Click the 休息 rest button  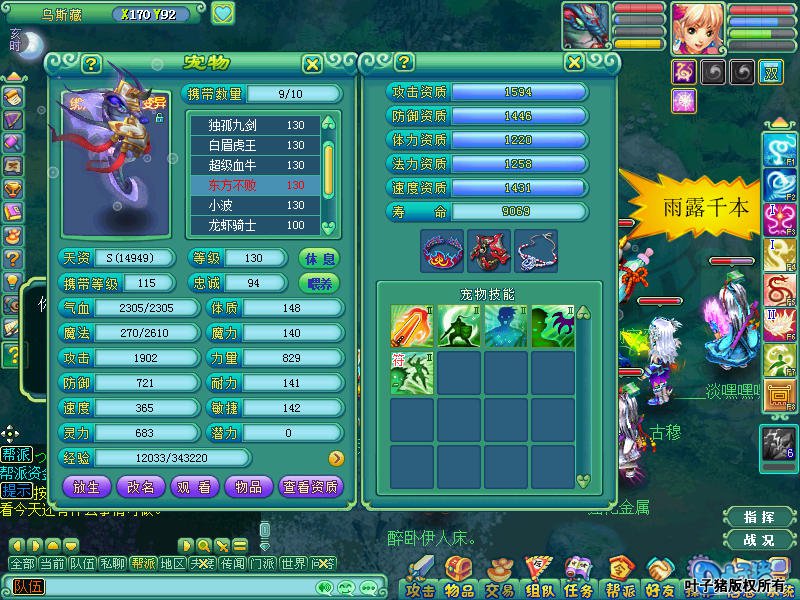click(x=319, y=258)
